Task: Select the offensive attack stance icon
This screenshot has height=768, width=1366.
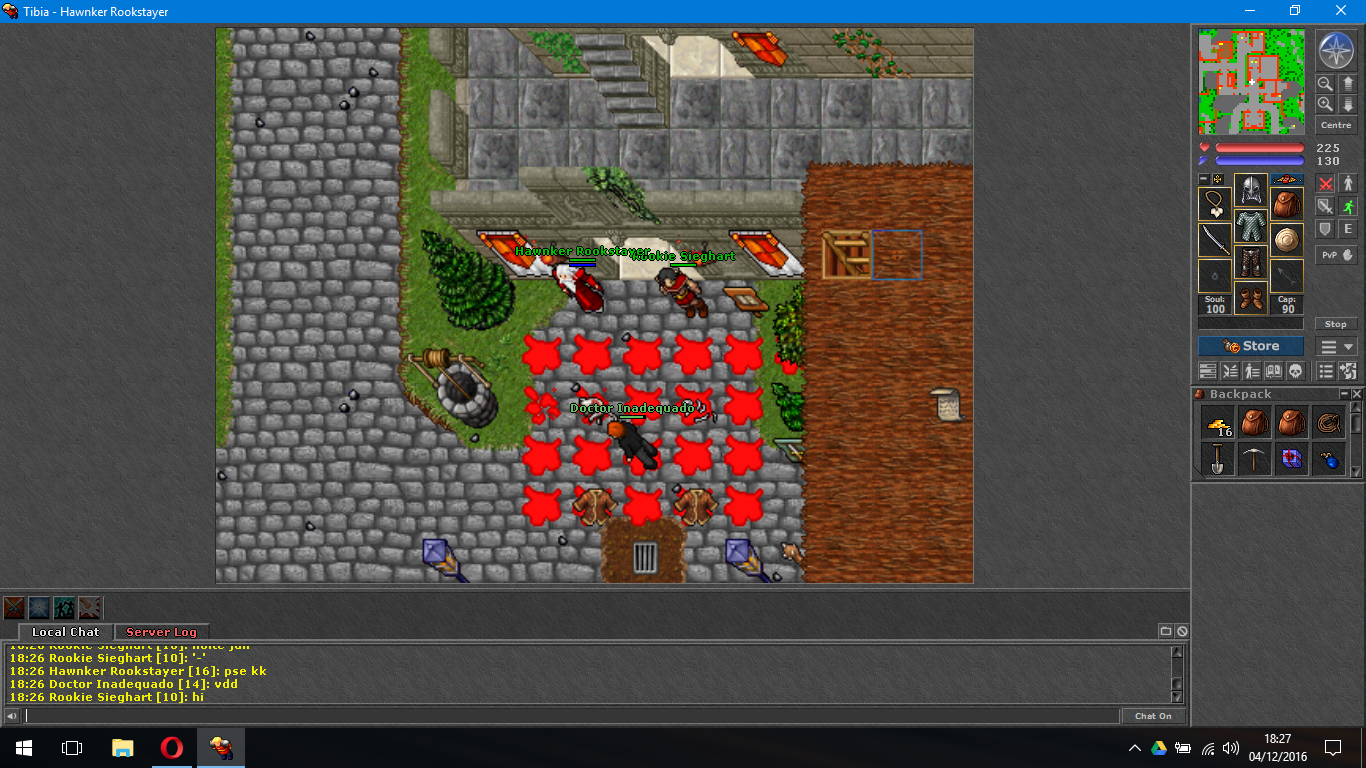Action: click(1326, 183)
